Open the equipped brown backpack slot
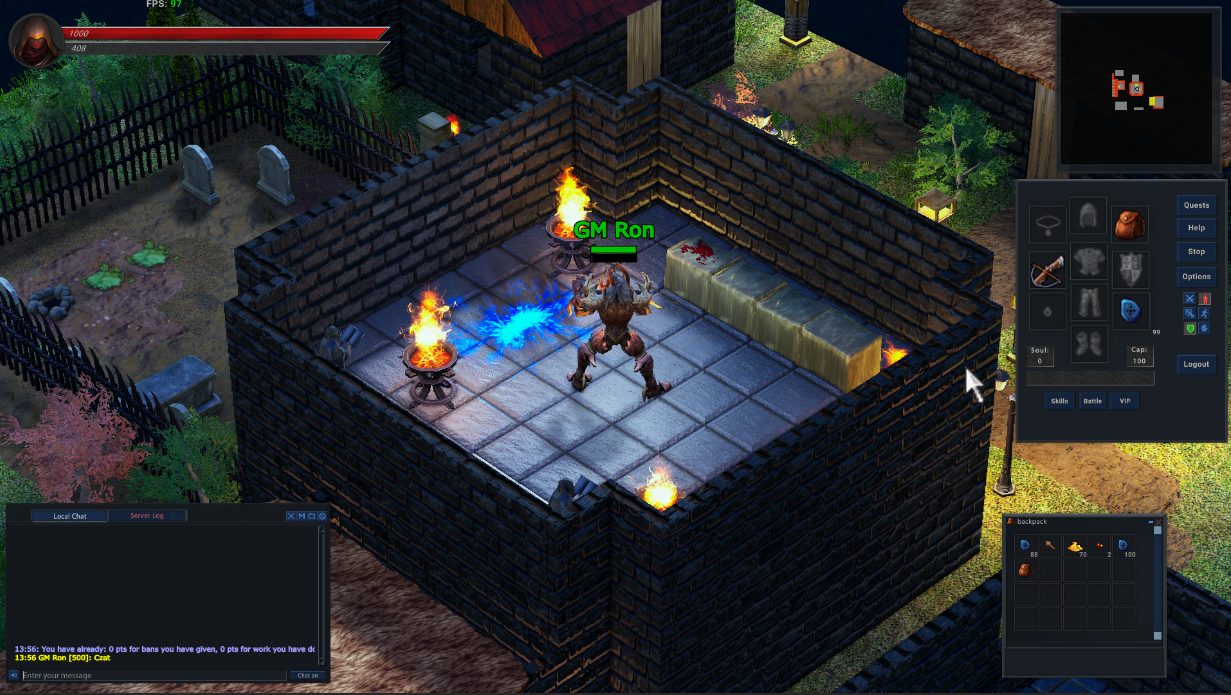Screen dimensions: 1231x695 (x=1130, y=224)
